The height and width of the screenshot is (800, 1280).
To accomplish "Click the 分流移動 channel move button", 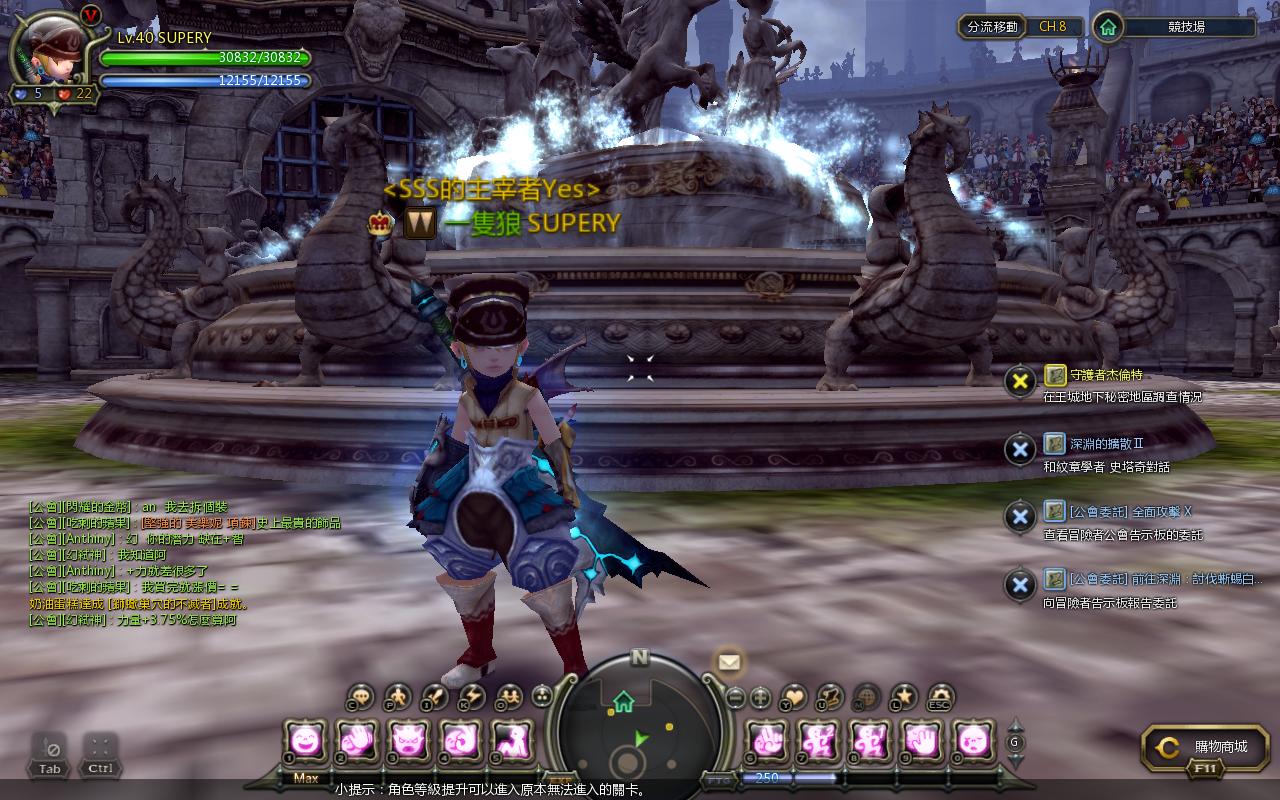I will 993,27.
